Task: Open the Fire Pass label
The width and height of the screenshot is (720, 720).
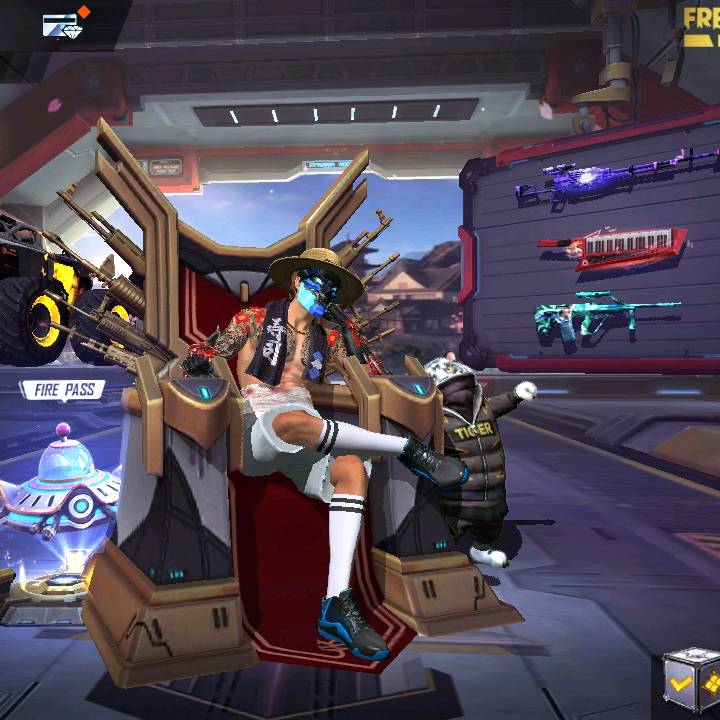Action: tap(62, 390)
